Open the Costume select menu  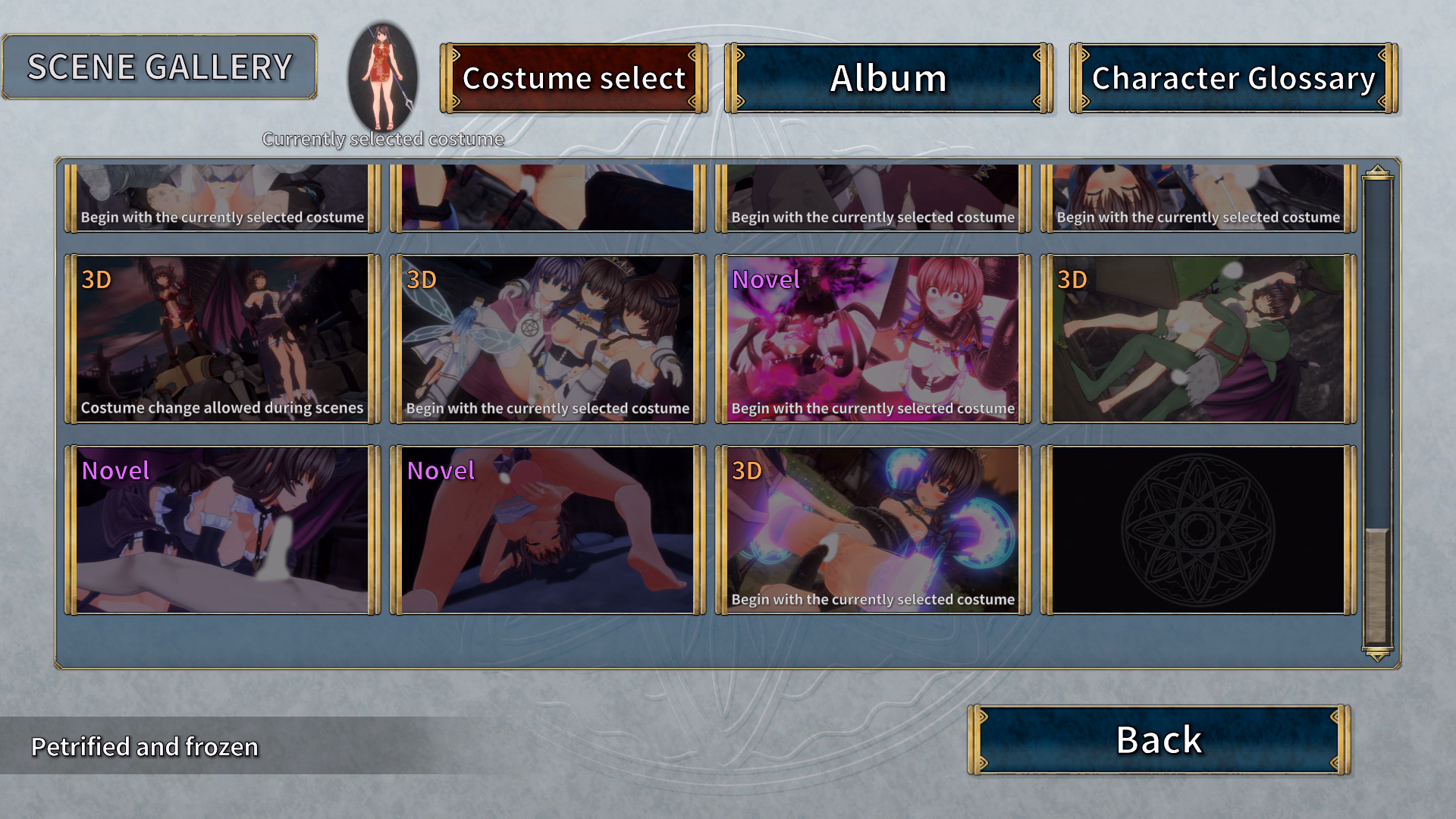coord(574,78)
